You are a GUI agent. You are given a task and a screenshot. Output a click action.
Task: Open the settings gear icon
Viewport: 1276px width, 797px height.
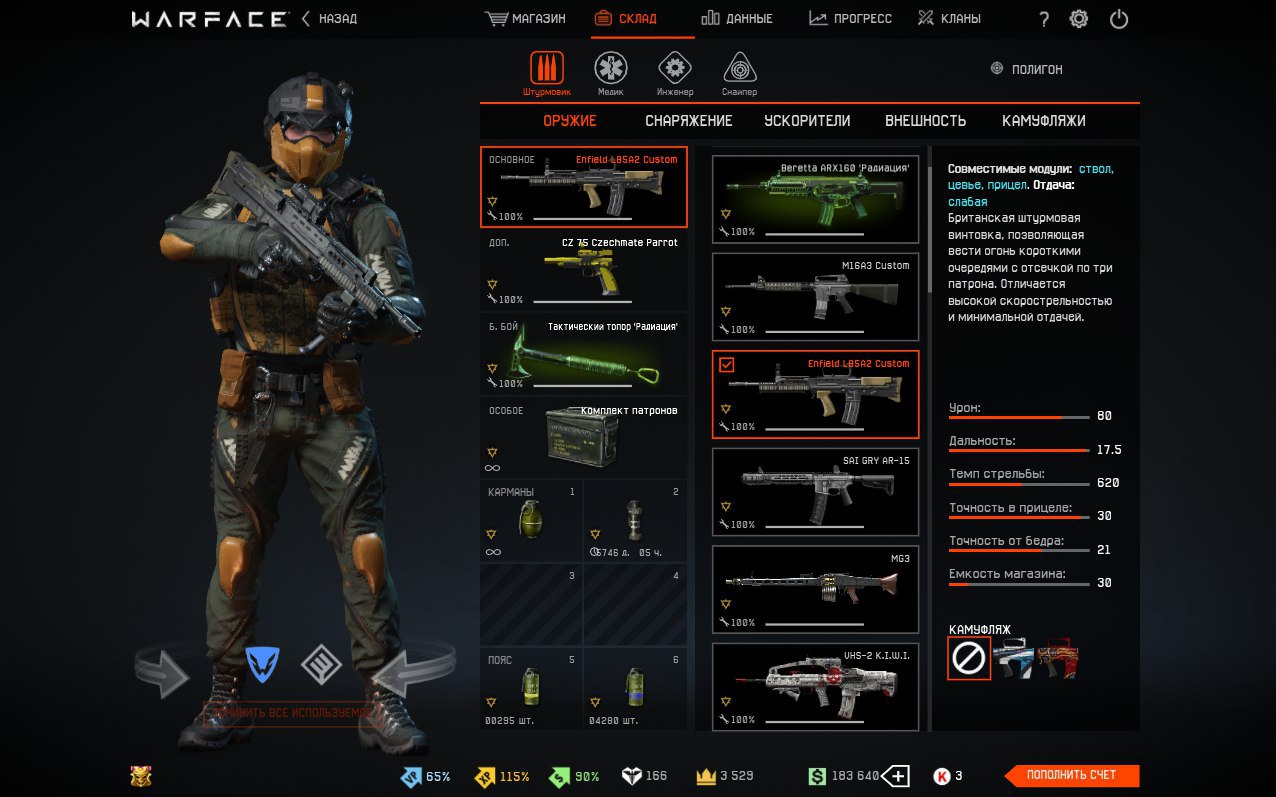1078,19
